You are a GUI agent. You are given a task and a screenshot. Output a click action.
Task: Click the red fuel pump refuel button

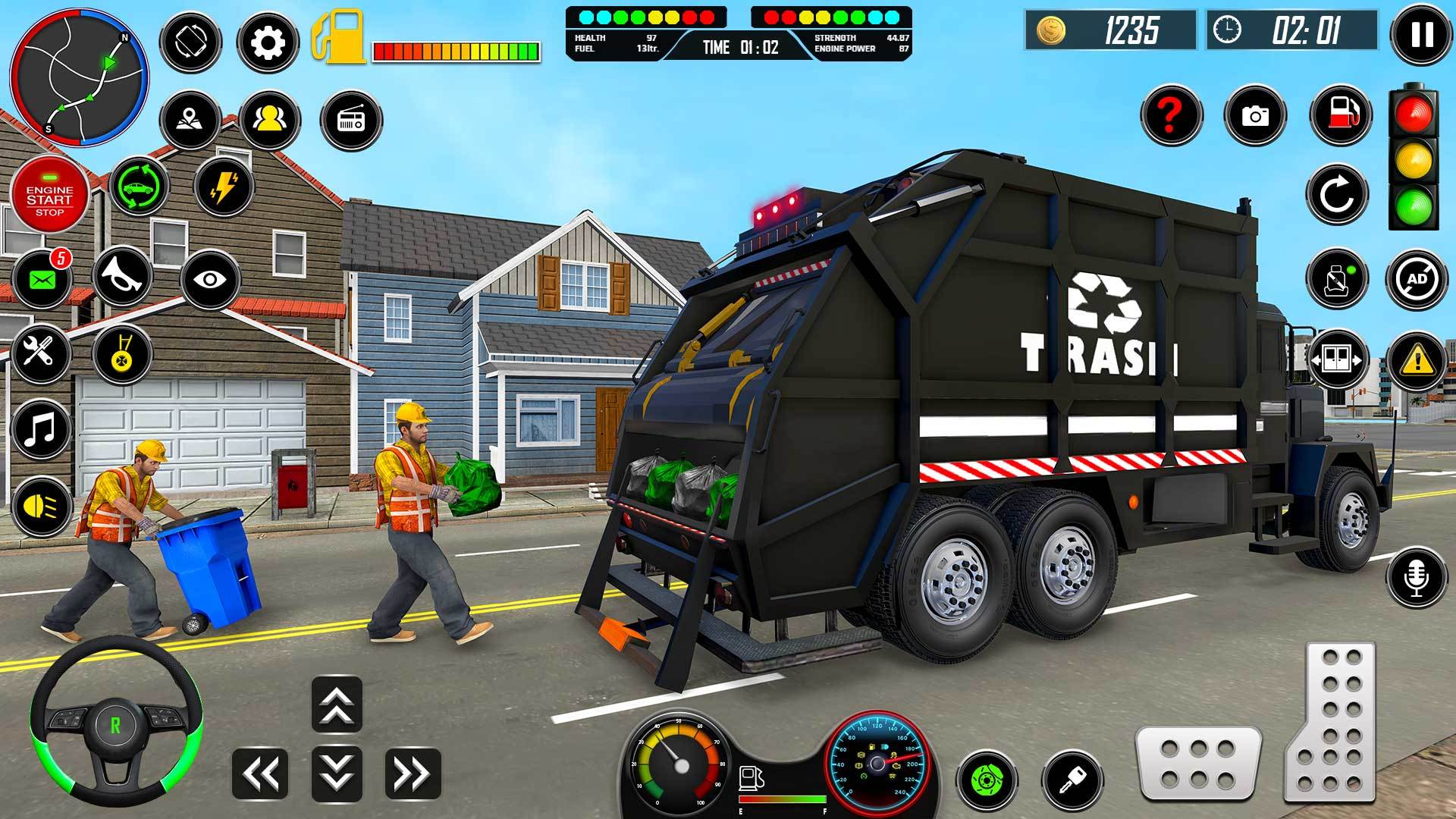(1340, 115)
